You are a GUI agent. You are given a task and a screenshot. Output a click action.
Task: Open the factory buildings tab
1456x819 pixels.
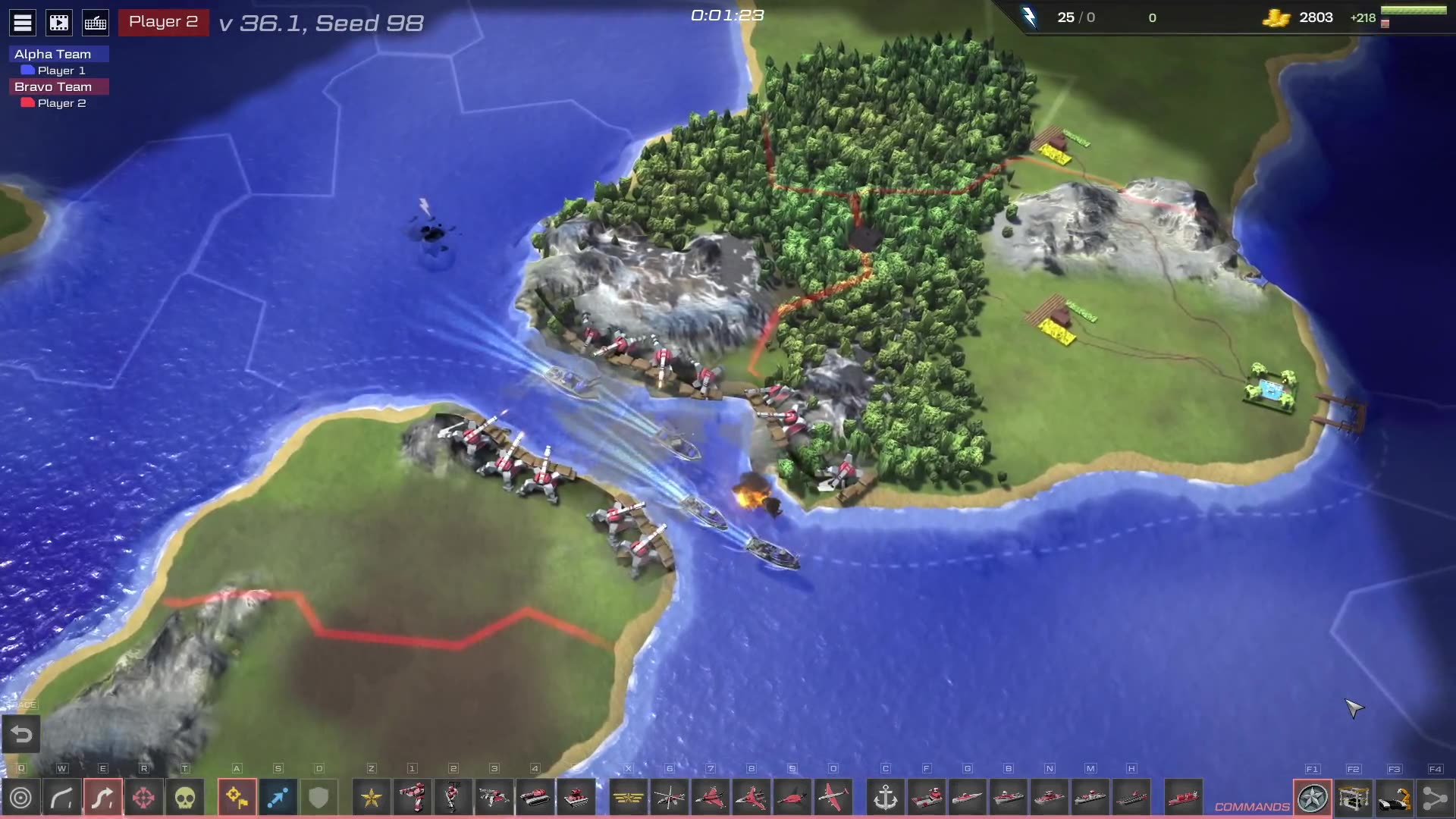(x=1354, y=798)
